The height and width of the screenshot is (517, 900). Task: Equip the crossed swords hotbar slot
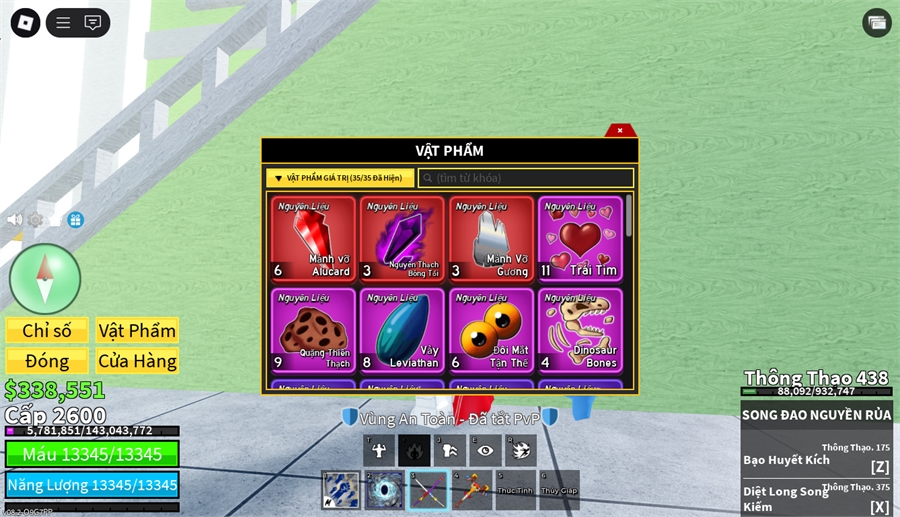tap(428, 491)
